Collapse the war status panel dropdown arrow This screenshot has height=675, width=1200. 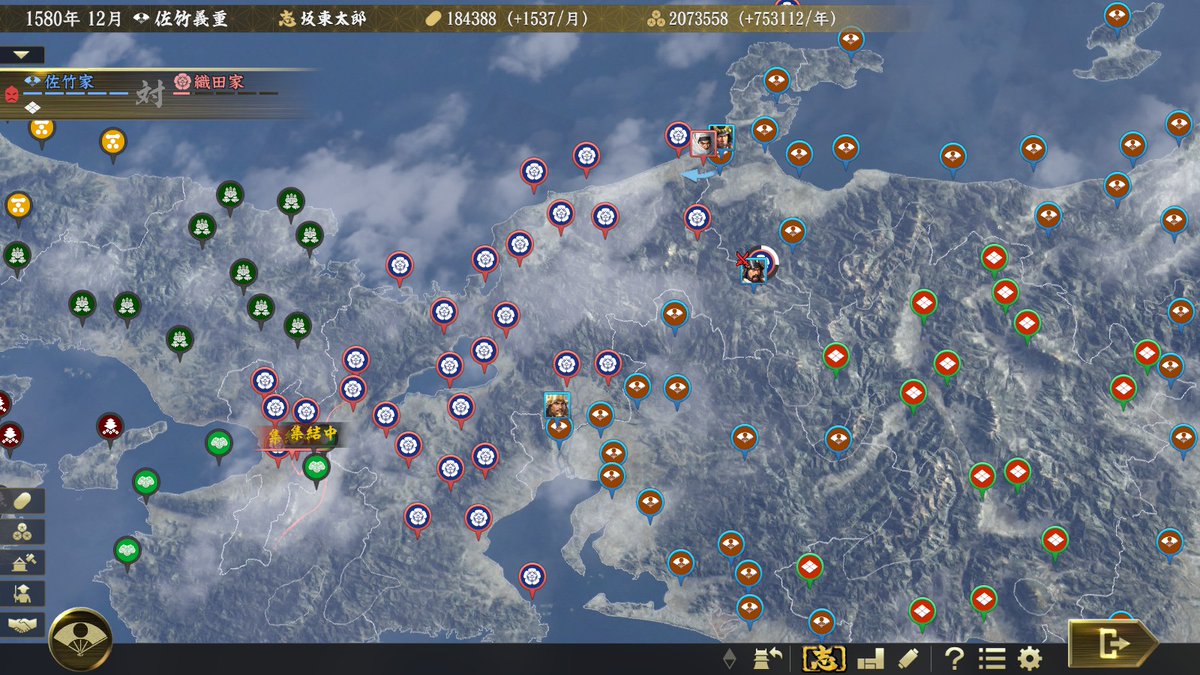click(21, 55)
